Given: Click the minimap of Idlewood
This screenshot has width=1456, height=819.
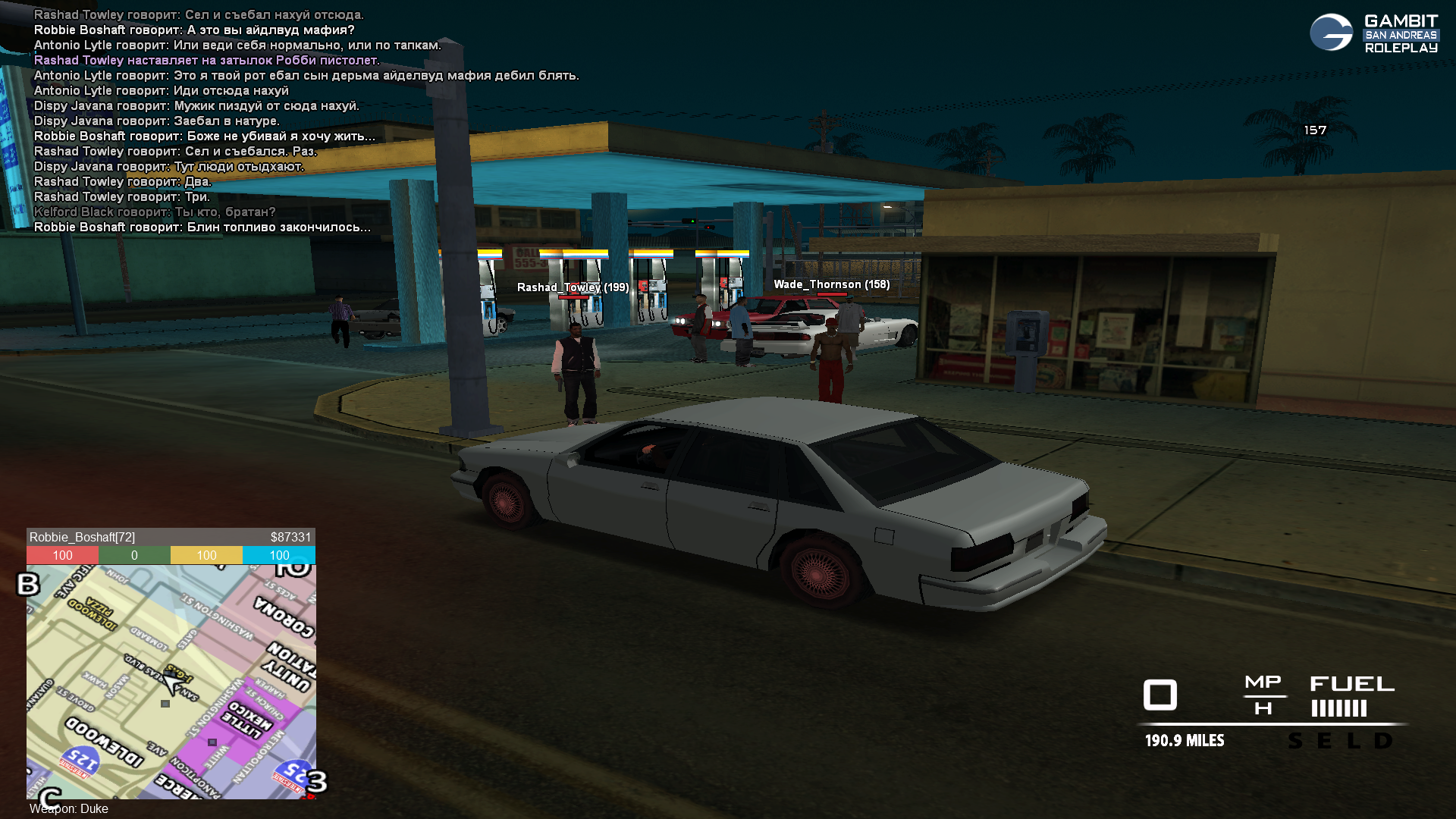Looking at the screenshot, I should (171, 682).
